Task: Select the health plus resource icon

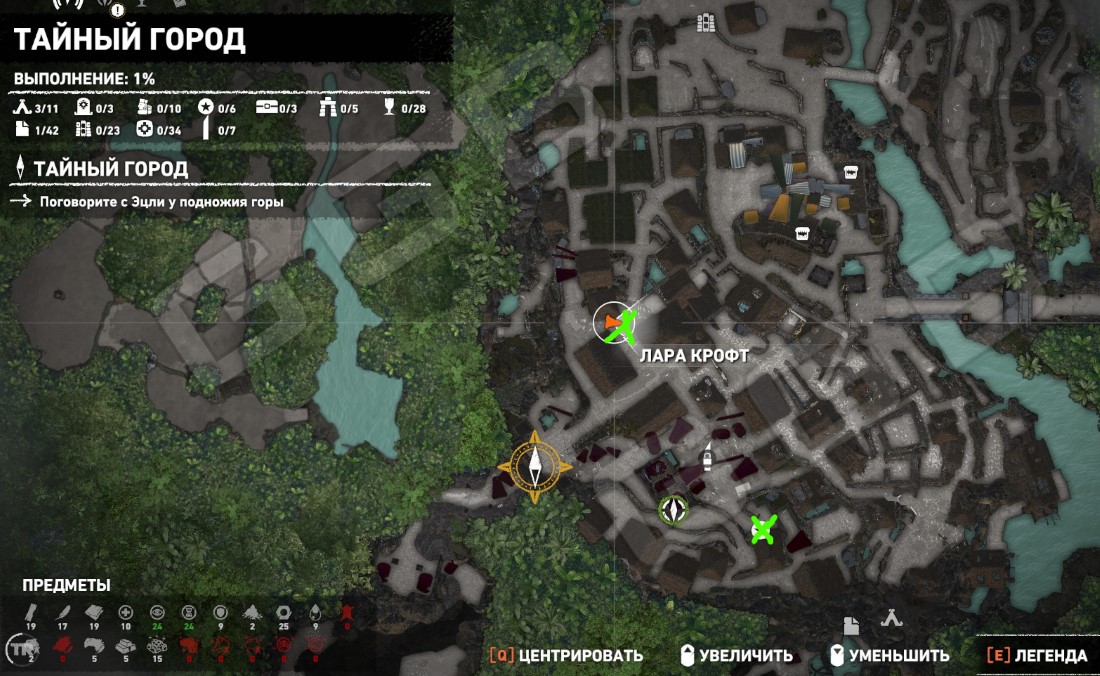Action: click(x=125, y=612)
